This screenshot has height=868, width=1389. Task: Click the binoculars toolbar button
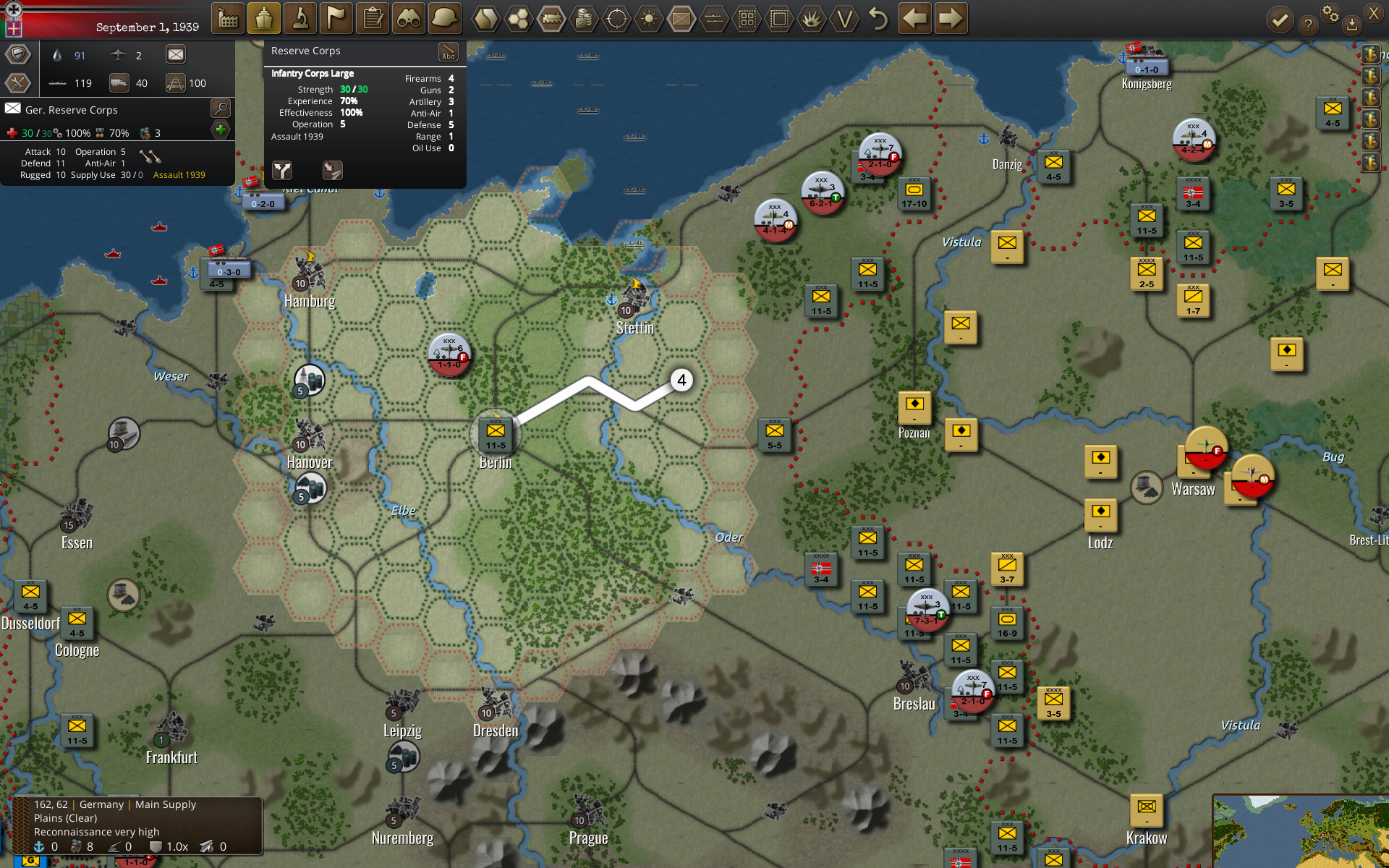409,19
